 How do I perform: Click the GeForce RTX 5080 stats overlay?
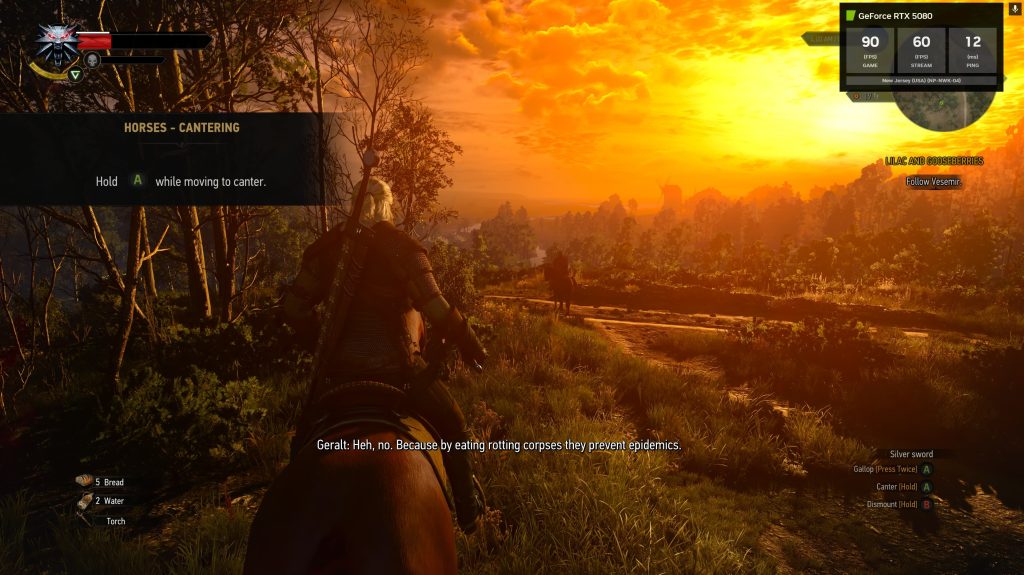(920, 47)
